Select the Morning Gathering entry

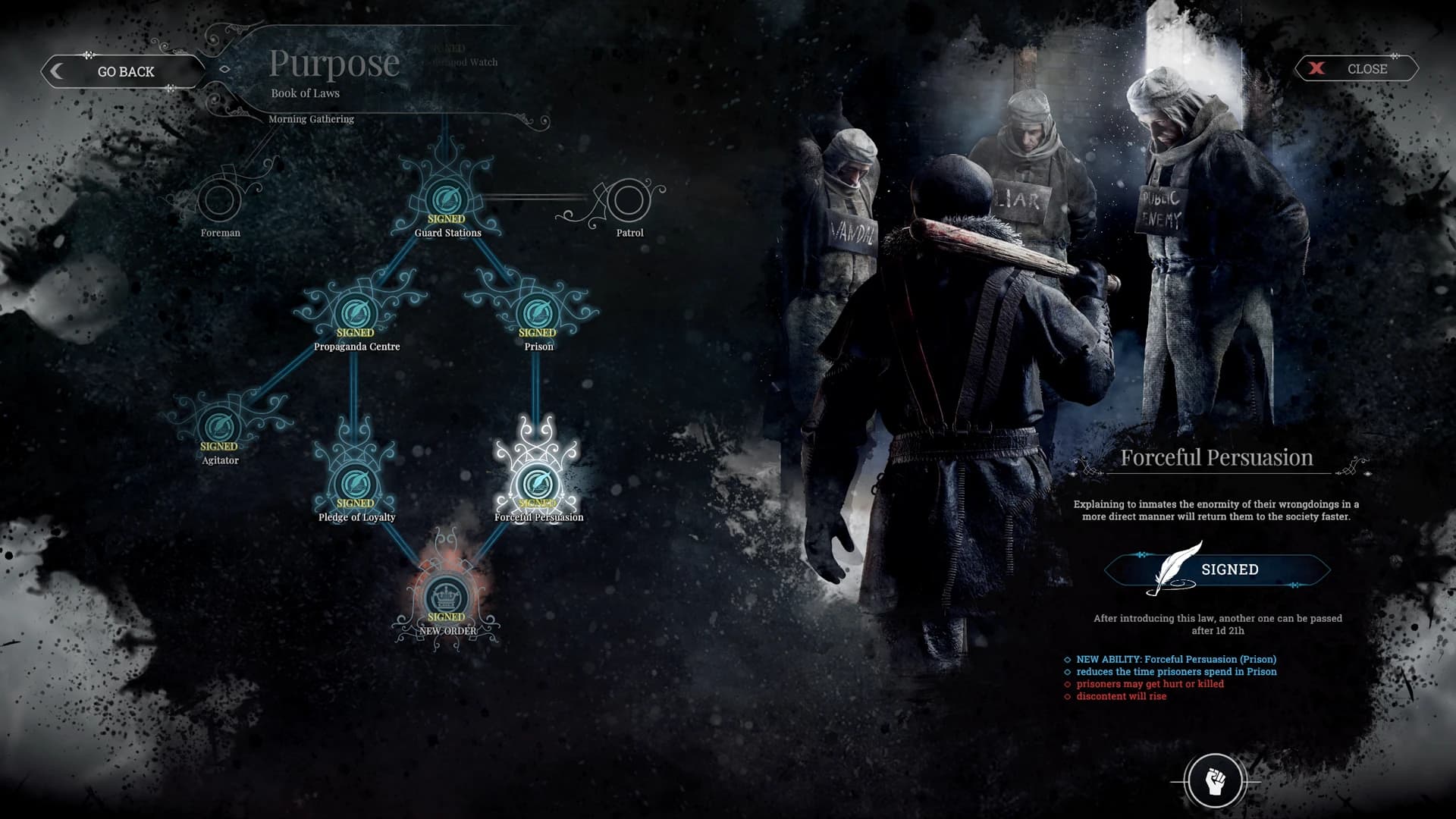point(312,119)
